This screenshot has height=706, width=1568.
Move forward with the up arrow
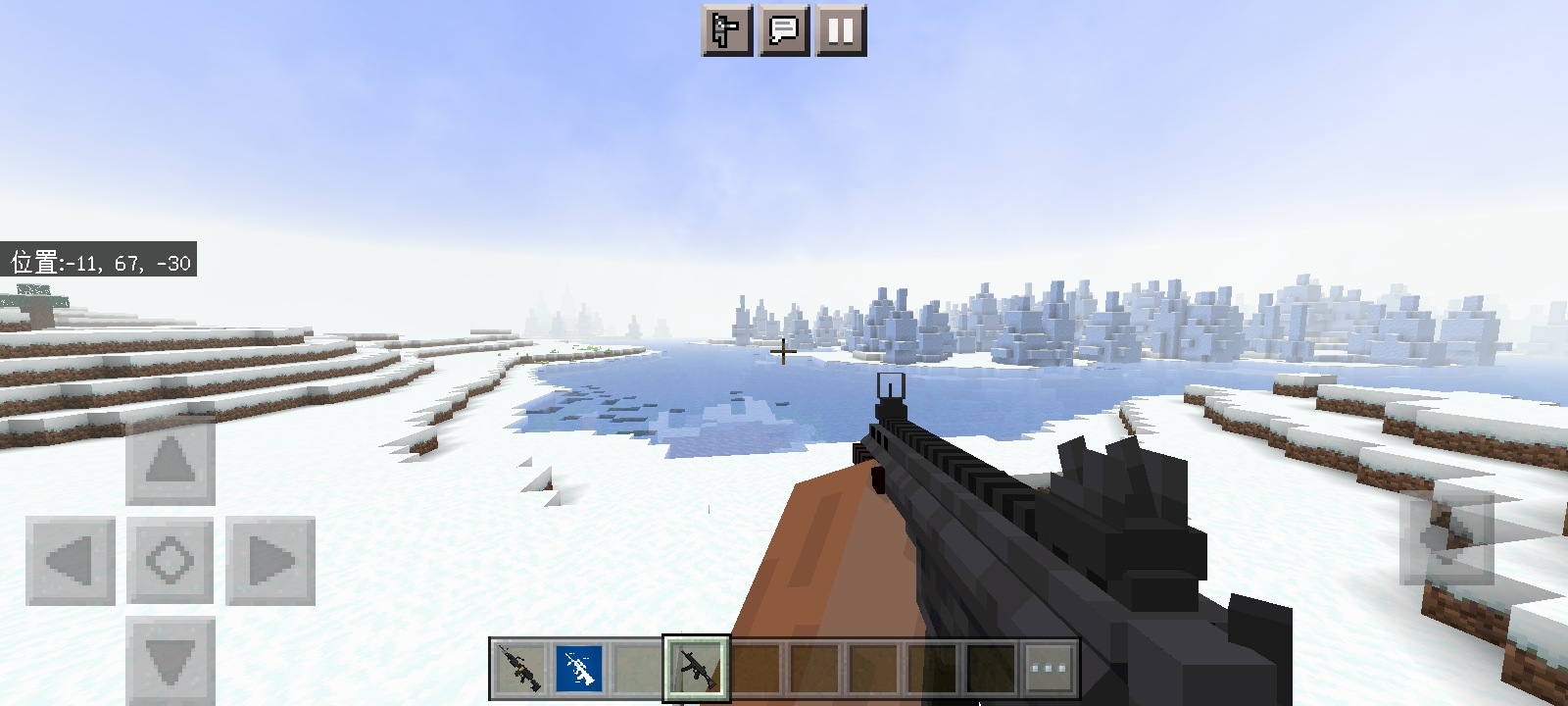pyautogui.click(x=171, y=460)
